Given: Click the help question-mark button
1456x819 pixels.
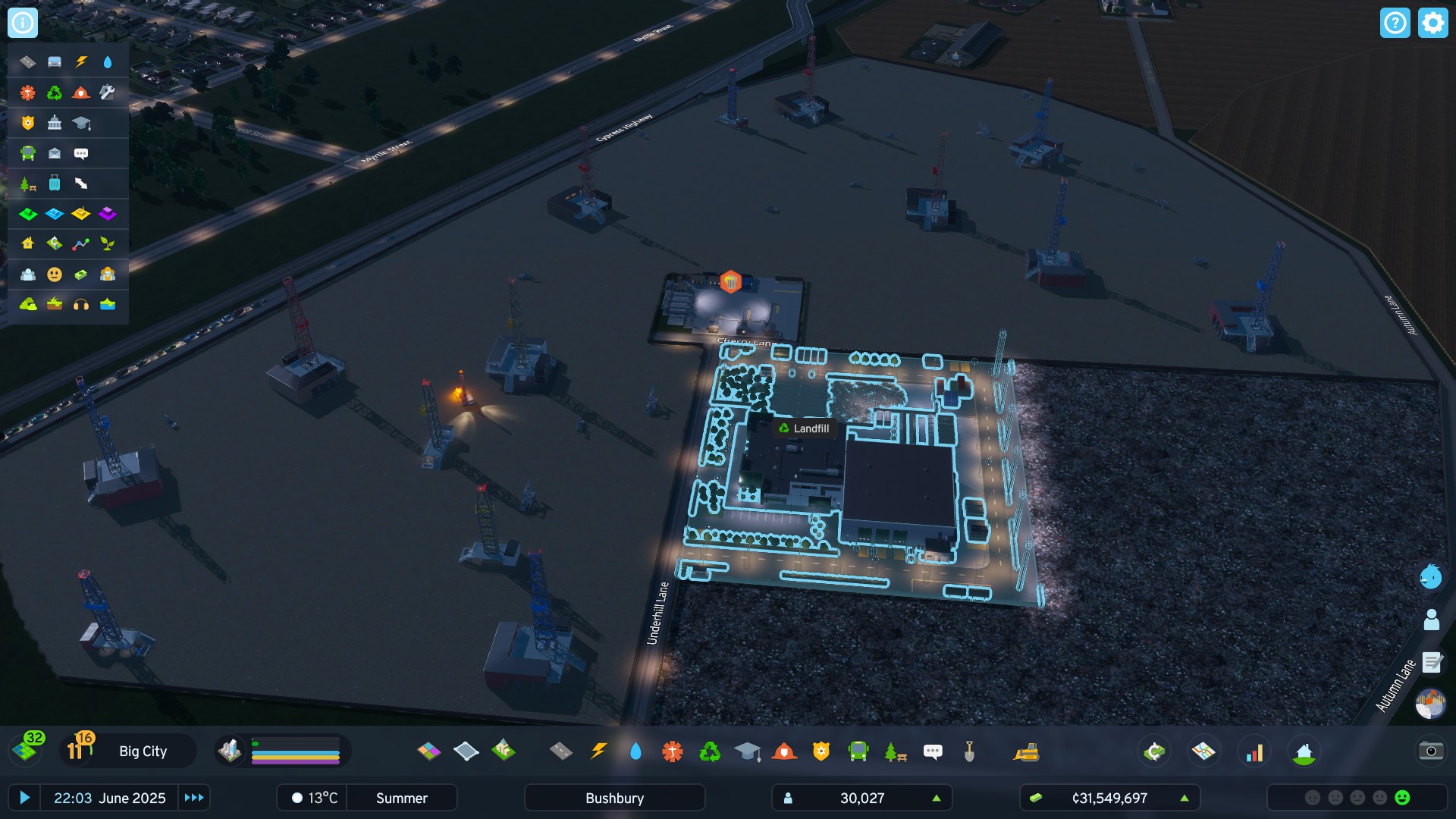Looking at the screenshot, I should pos(1396,22).
